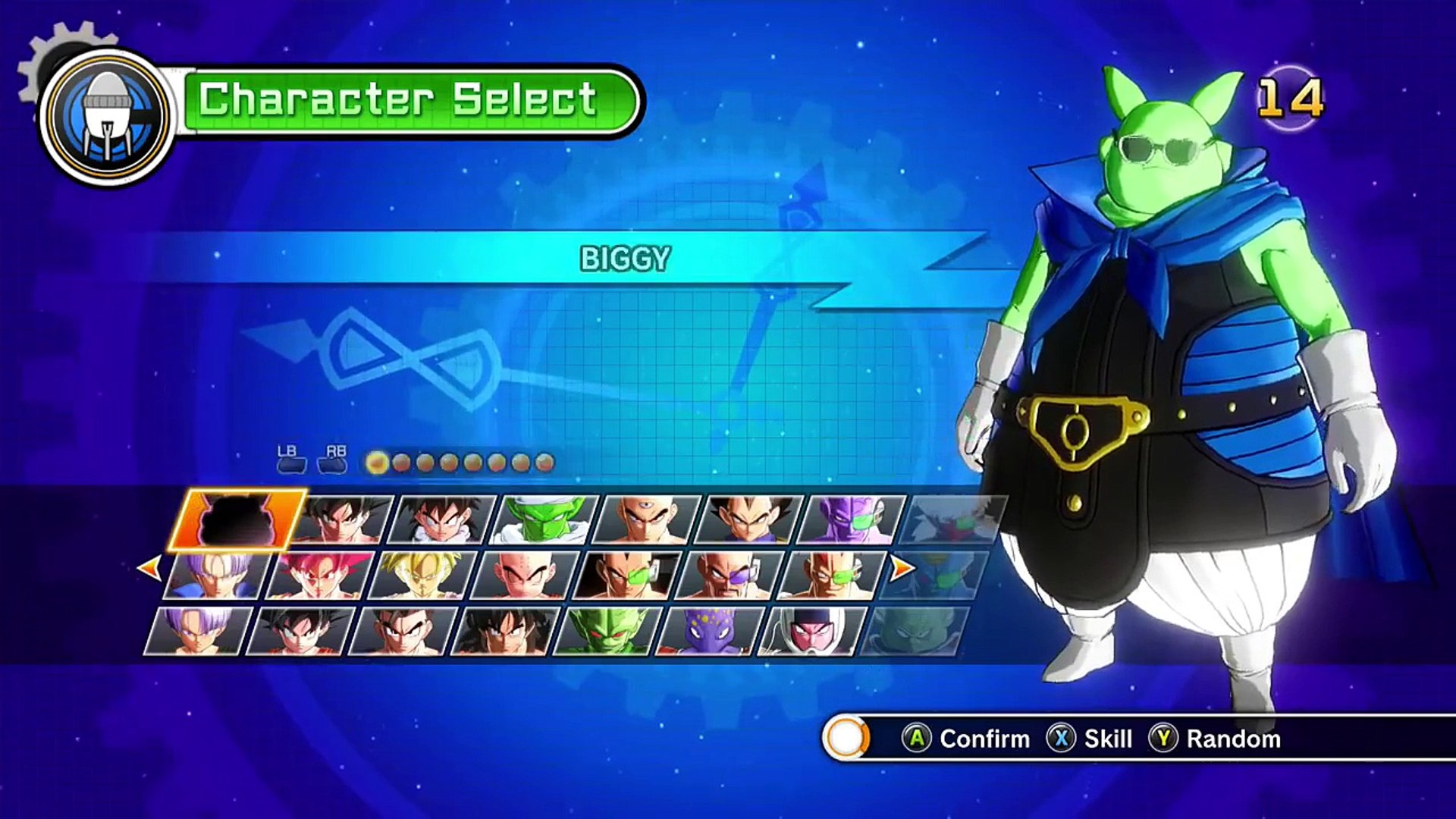Select purple spotted Appule portrait
The width and height of the screenshot is (1456, 819).
(x=710, y=631)
